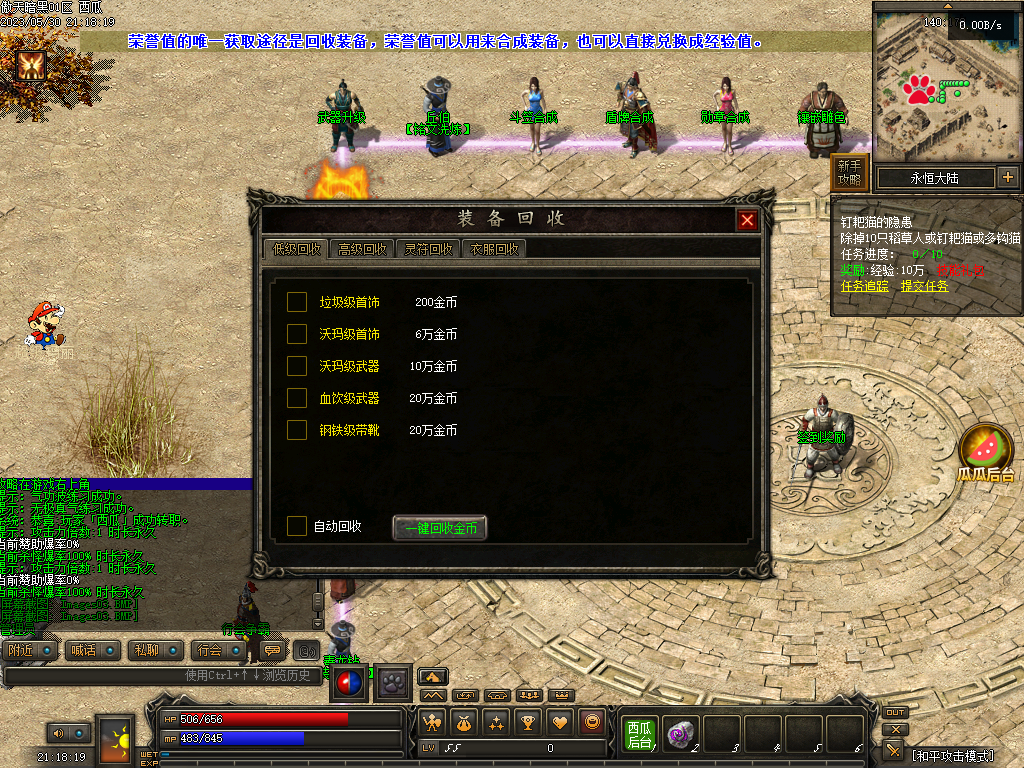Click the plus button beside 永恒大陆
This screenshot has width=1024, height=768.
point(1007,178)
